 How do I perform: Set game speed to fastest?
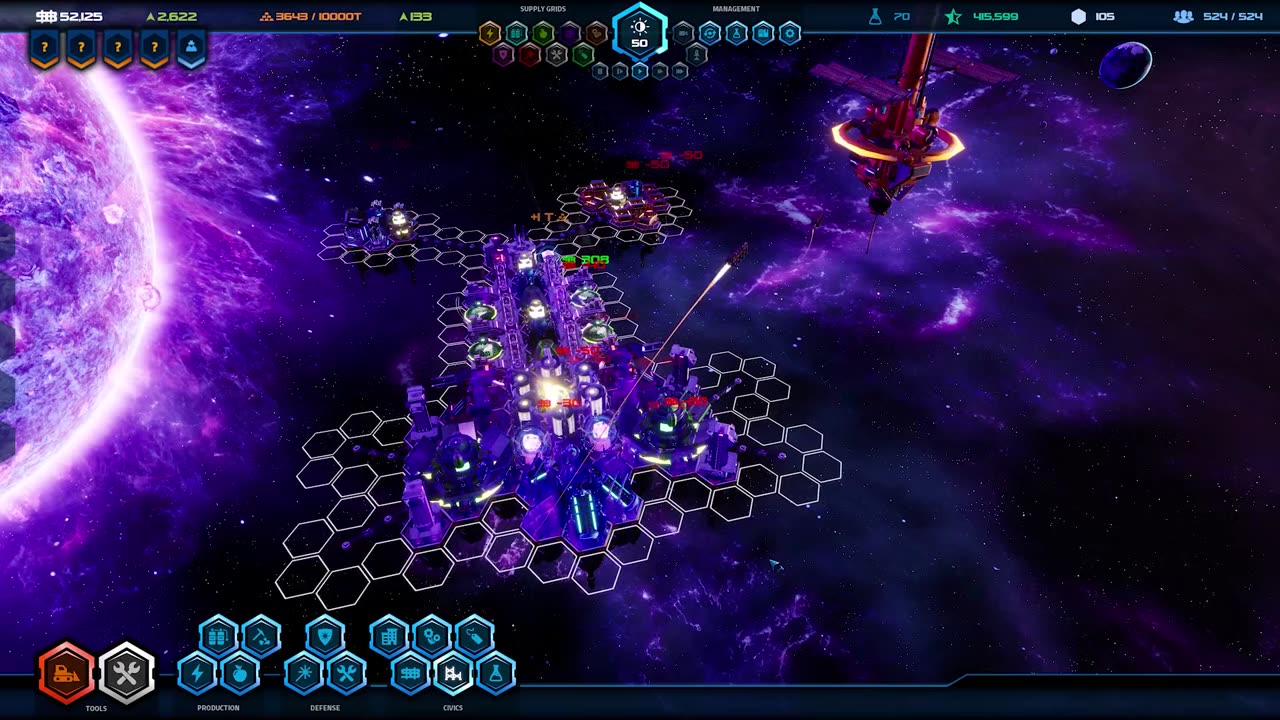tap(680, 71)
